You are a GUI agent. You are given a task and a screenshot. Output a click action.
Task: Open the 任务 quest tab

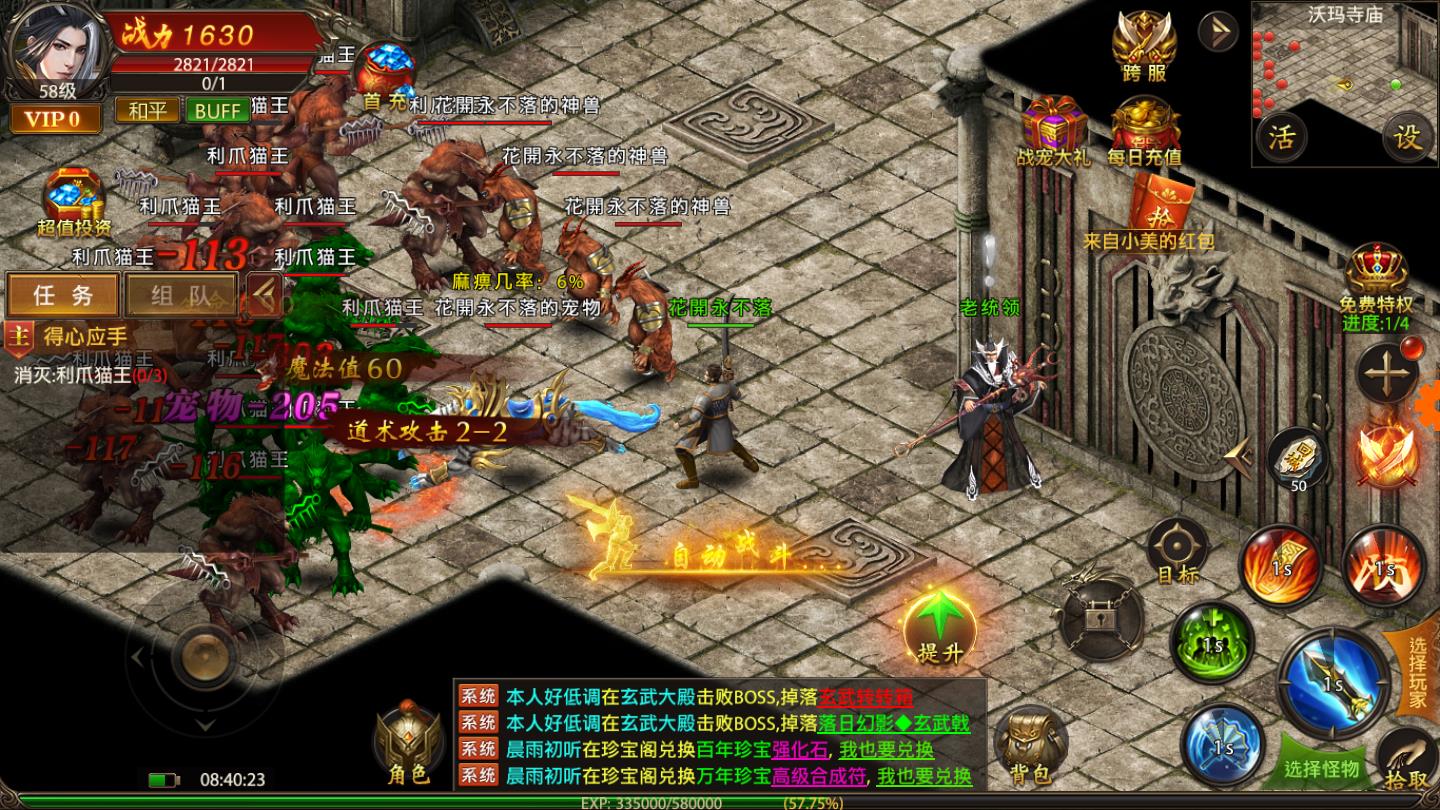coord(63,296)
